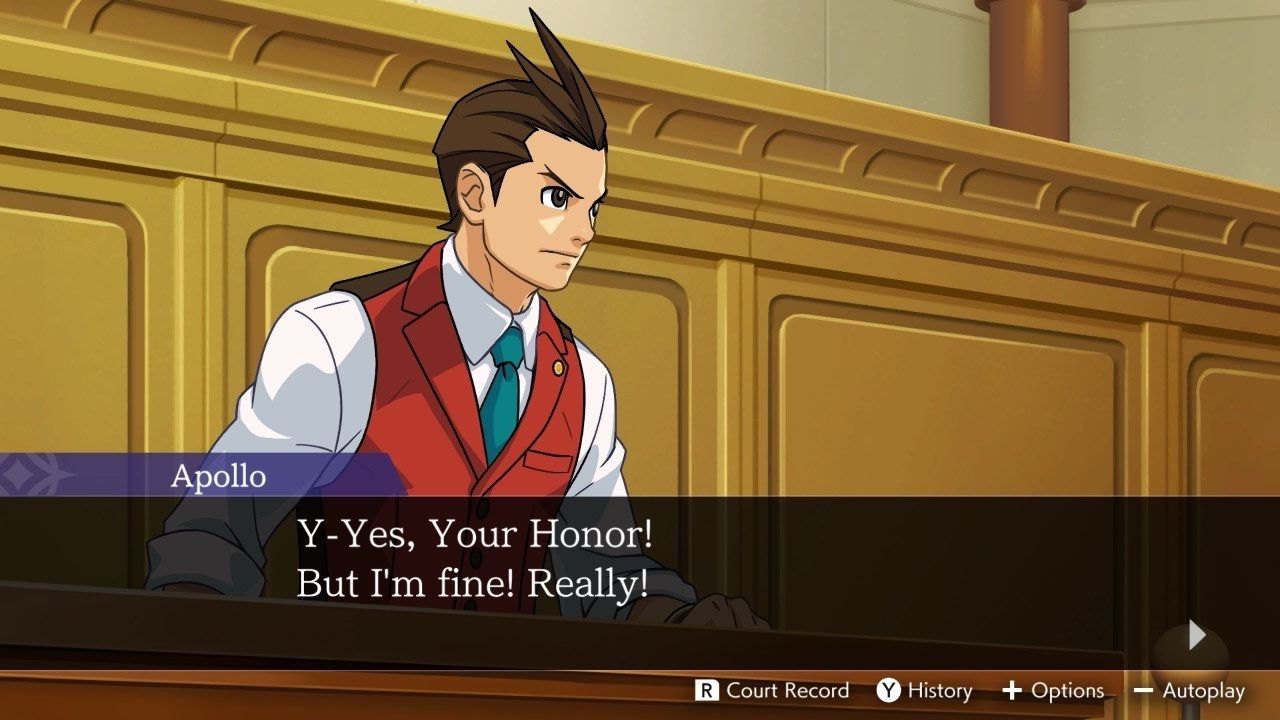Screen dimensions: 1280x720
Task: Open the Court Record
Action: click(772, 690)
